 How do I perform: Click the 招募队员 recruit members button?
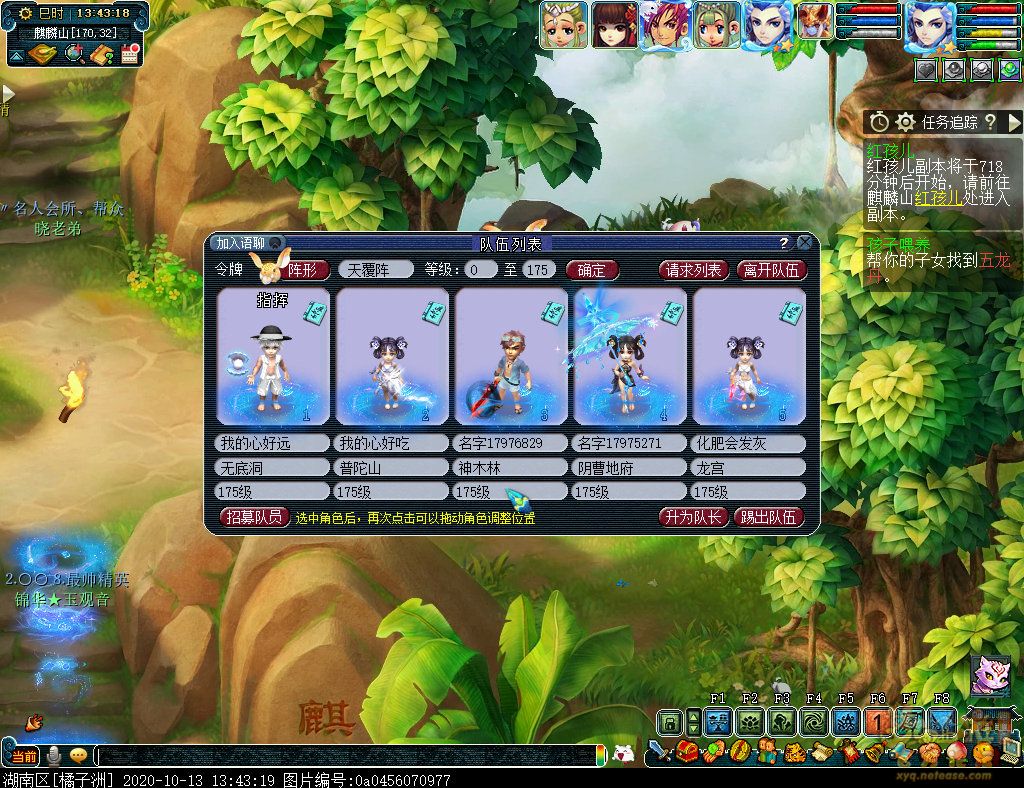tap(253, 517)
